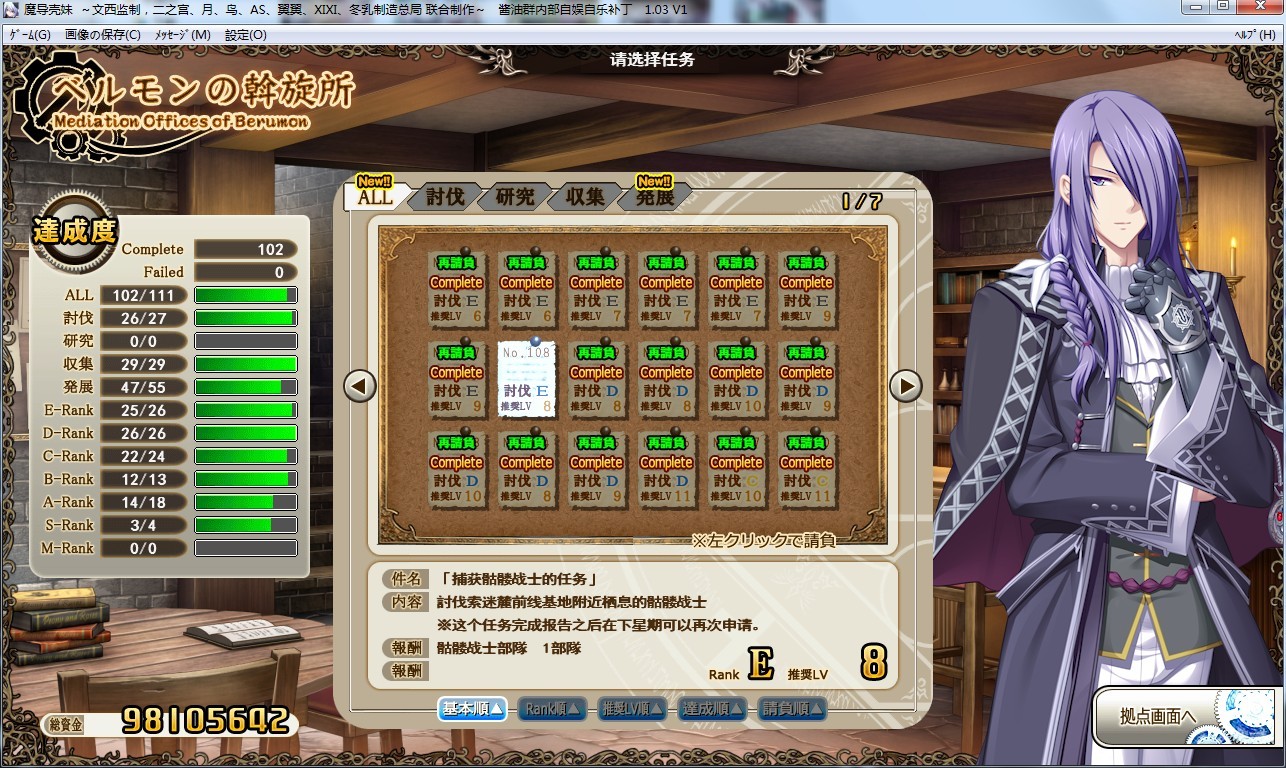The width and height of the screenshot is (1286, 768).
Task: Select the No.108 quest card
Action: click(526, 379)
